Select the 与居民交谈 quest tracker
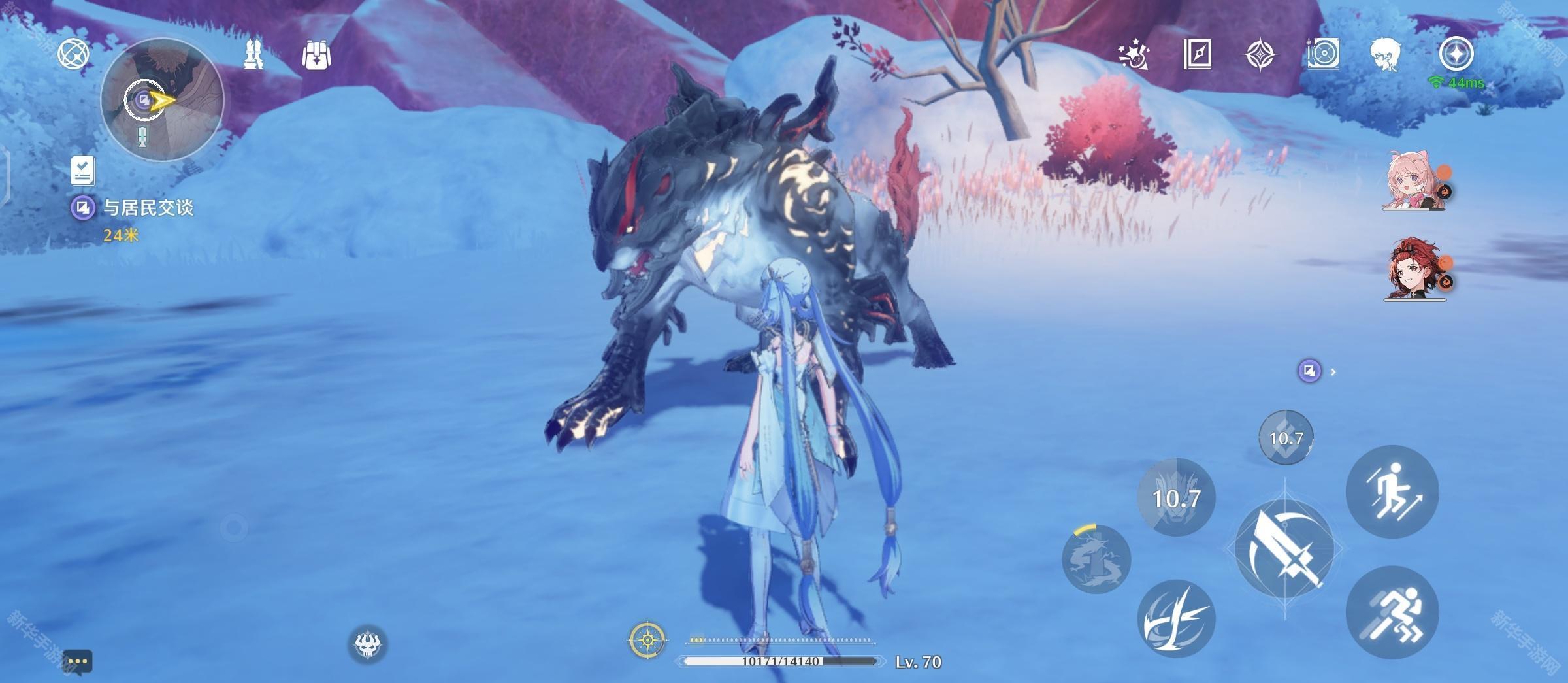The image size is (1568, 683). [x=148, y=208]
